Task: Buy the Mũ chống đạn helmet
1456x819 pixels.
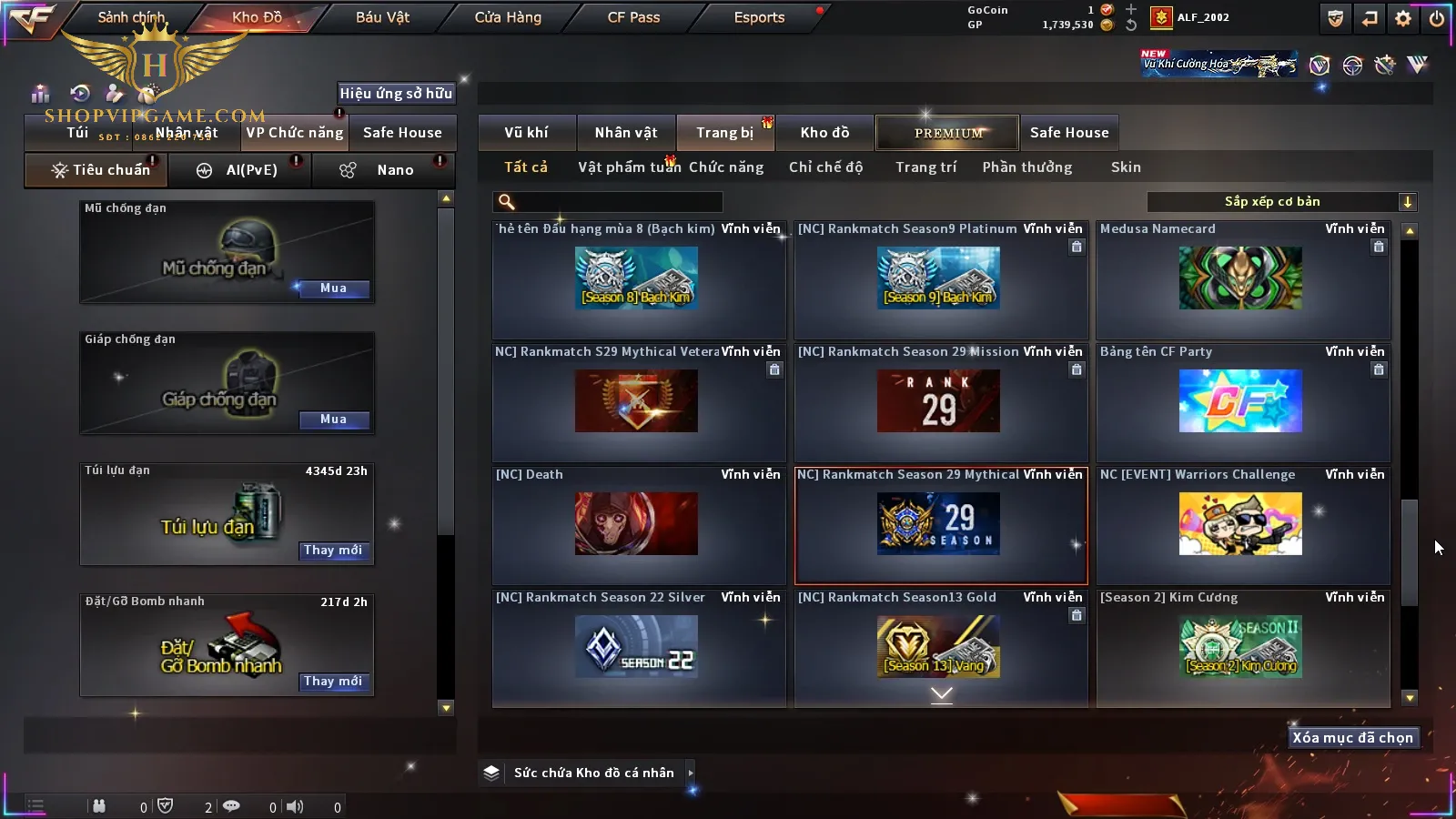Action: pos(333,288)
